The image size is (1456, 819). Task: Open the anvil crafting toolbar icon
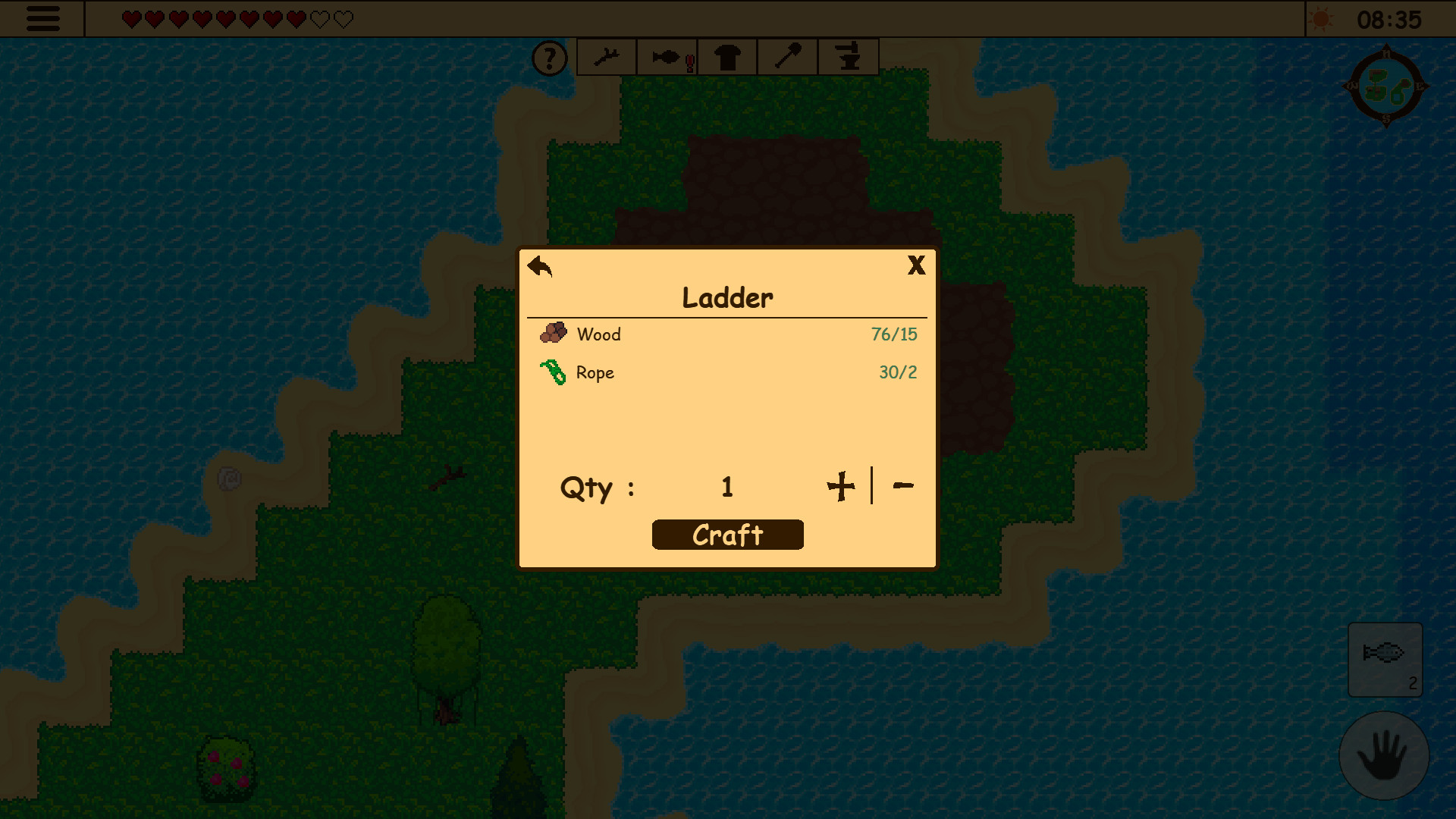[848, 56]
